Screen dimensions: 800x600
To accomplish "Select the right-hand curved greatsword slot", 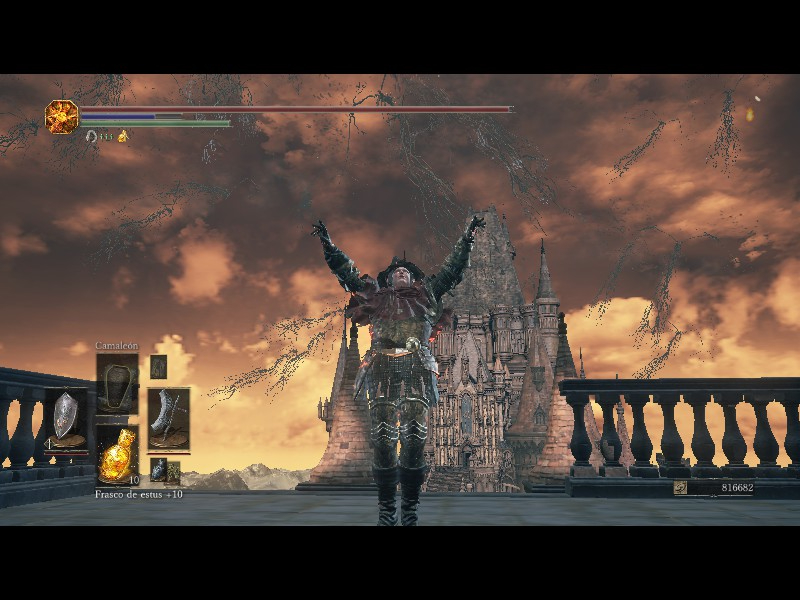I will pos(168,418).
